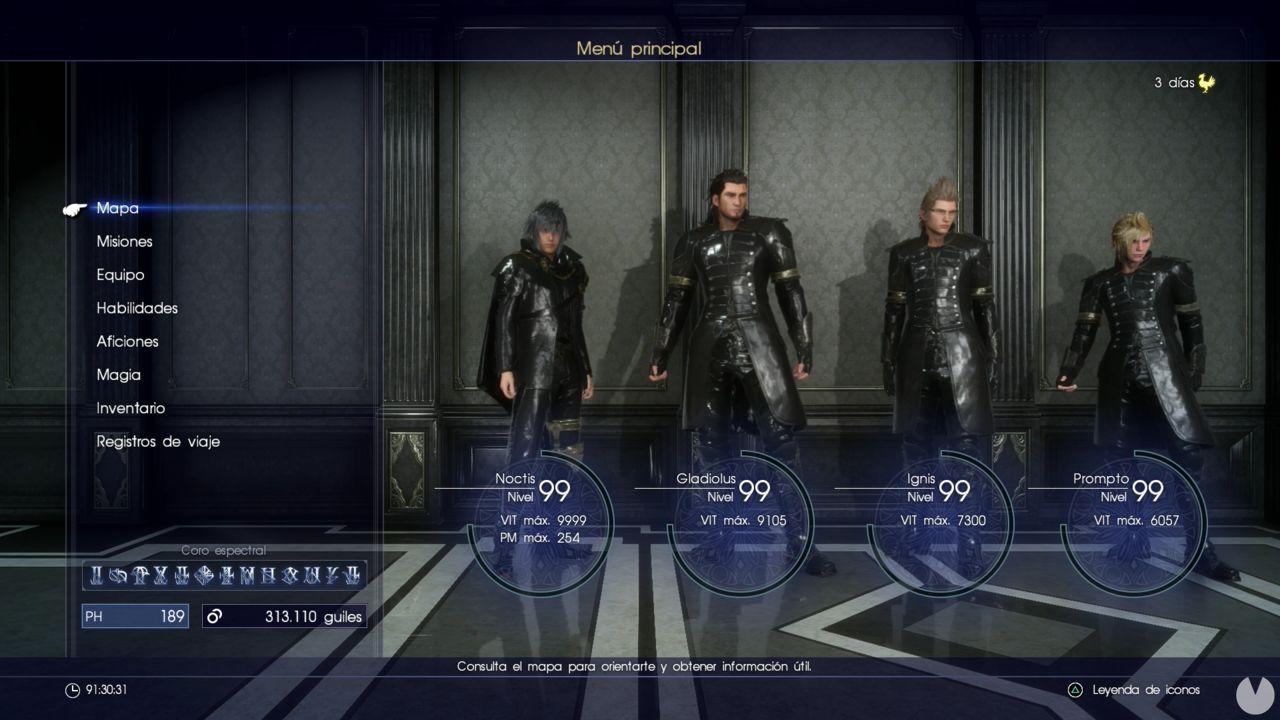1280x720 pixels.
Task: Select the first royal arm glyph in Coro espectral
Action: (97, 577)
